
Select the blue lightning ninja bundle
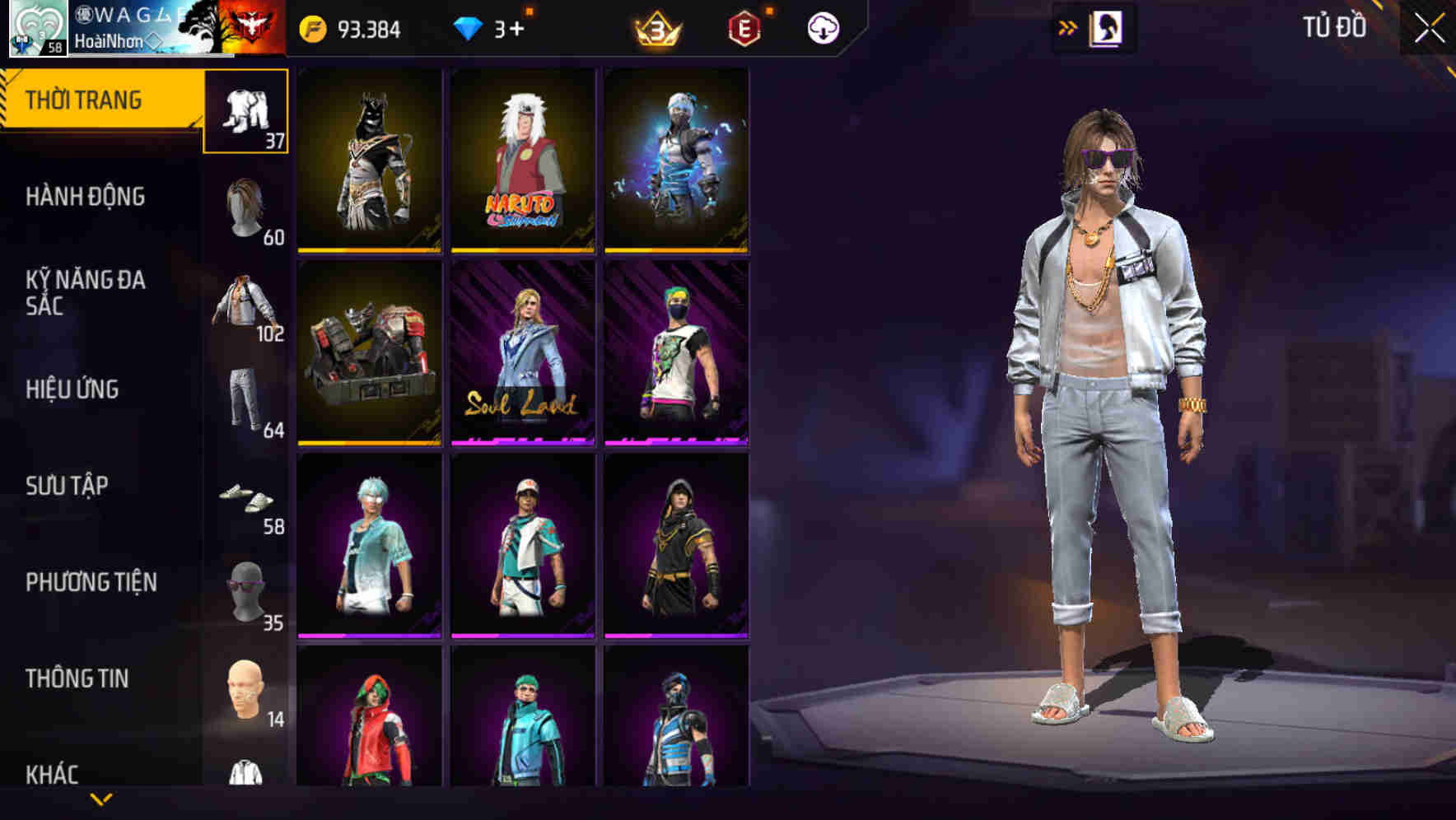[x=676, y=160]
